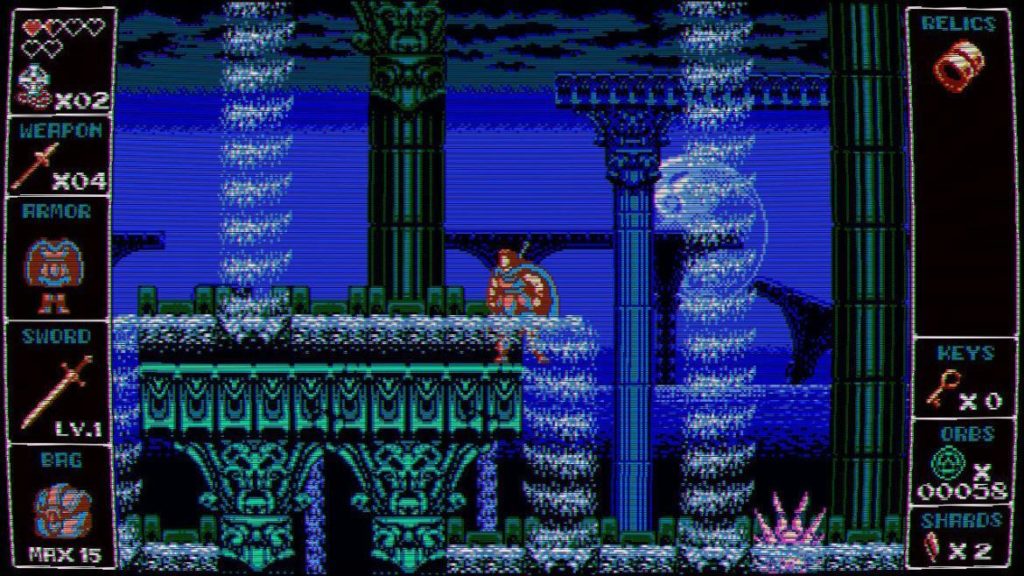Click the keys icon

[x=941, y=387]
